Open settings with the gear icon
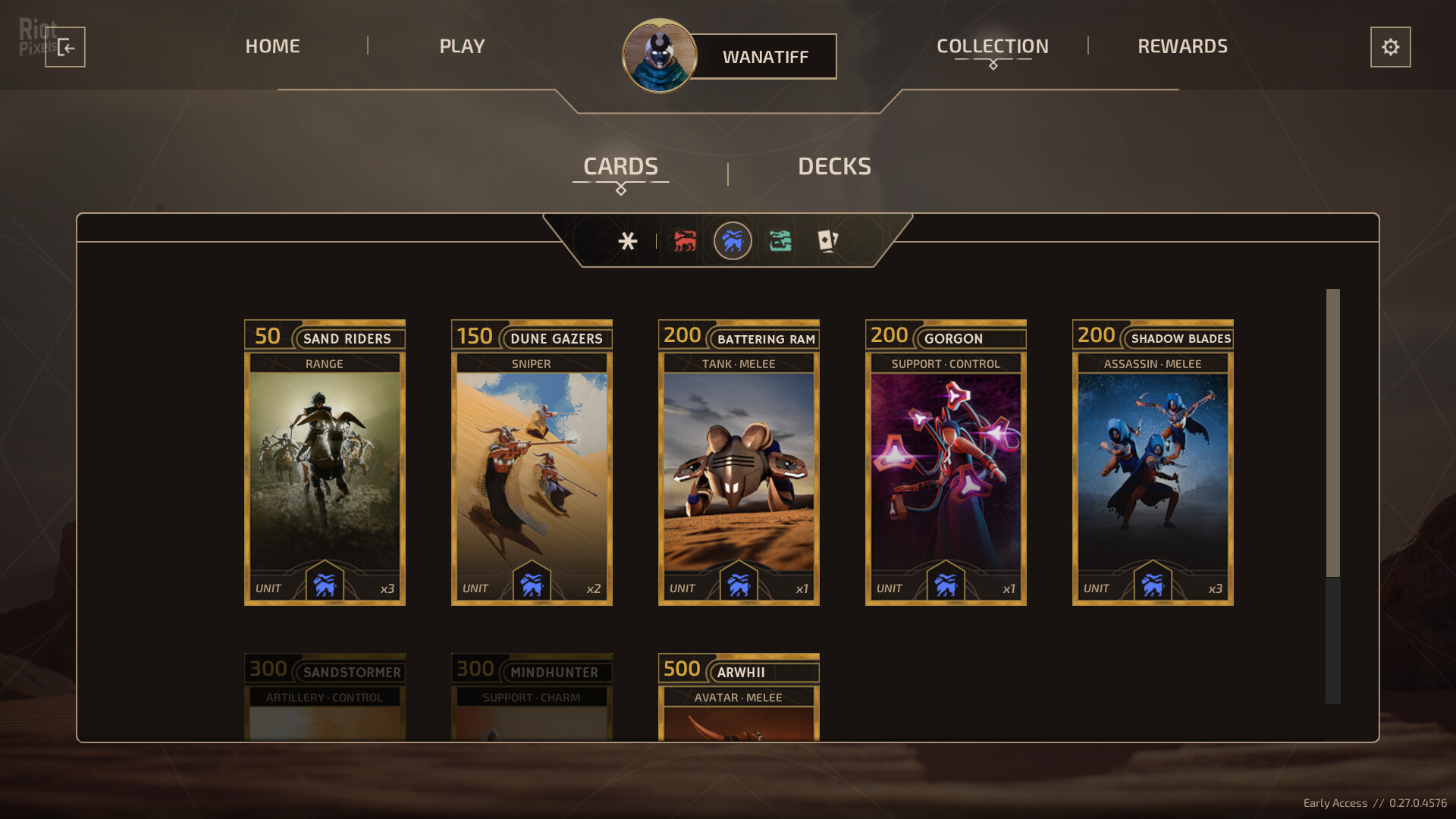 point(1390,47)
